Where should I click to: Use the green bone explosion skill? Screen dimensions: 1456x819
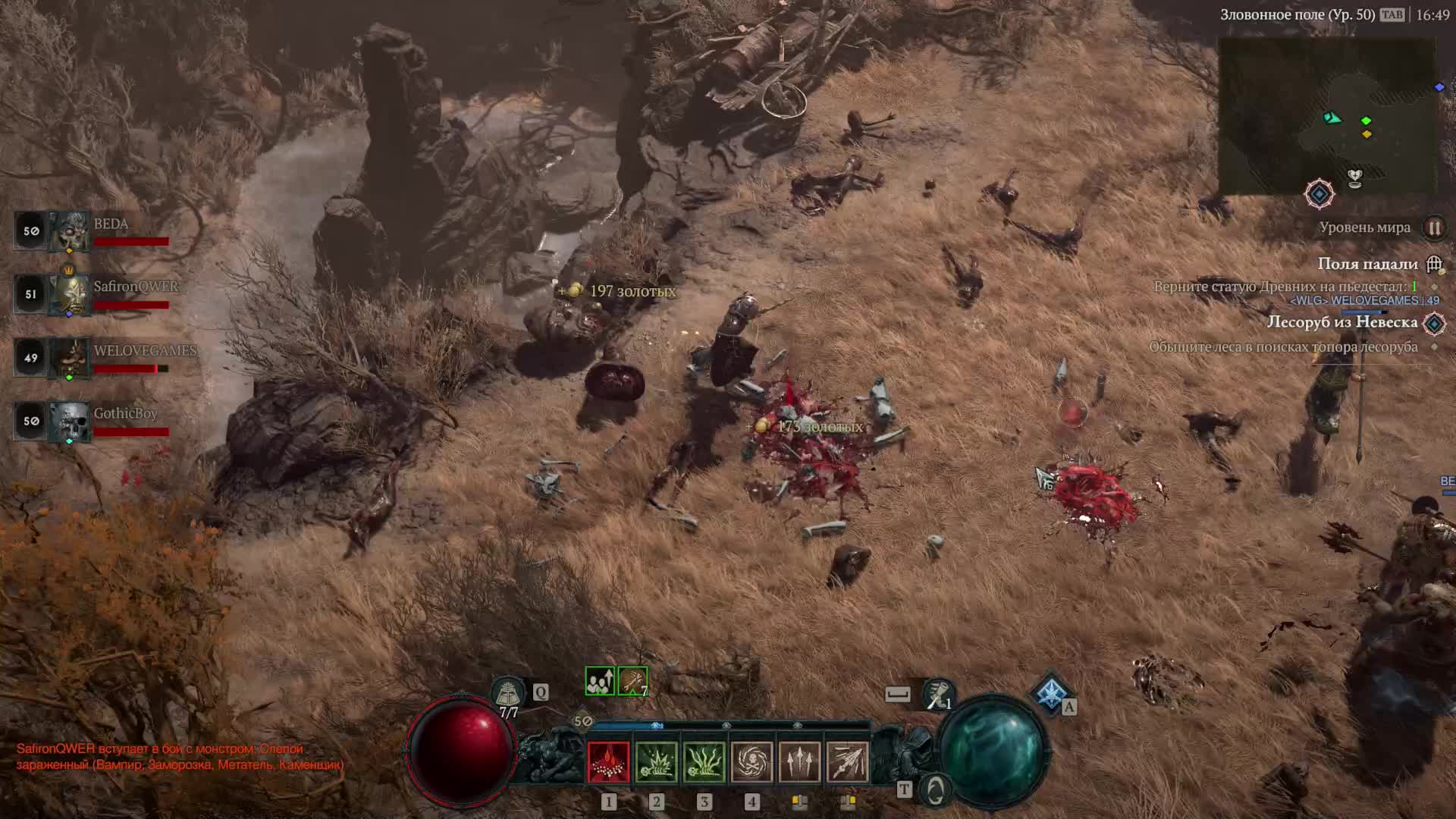[656, 761]
